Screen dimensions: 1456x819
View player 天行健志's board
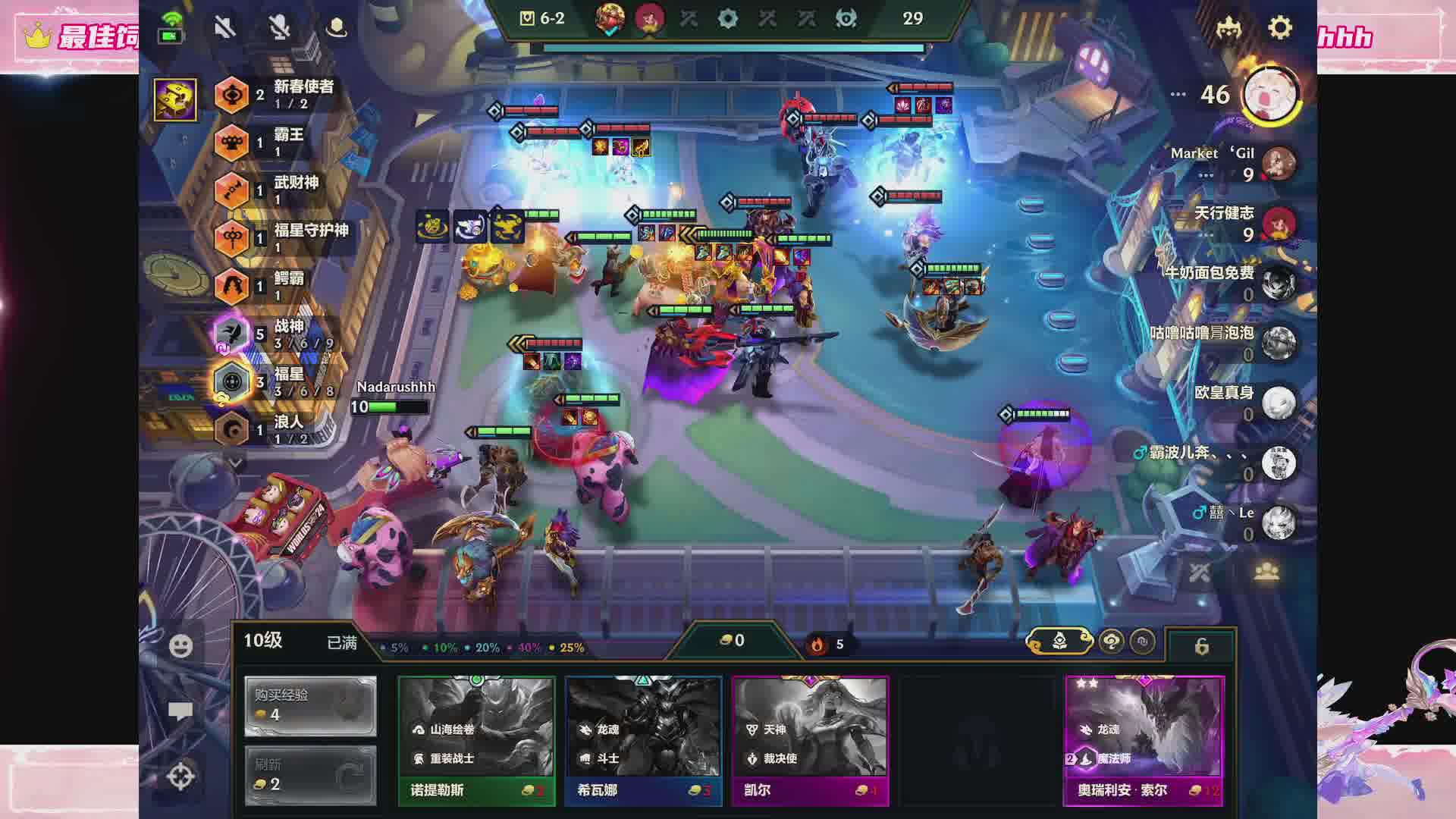pyautogui.click(x=1279, y=224)
